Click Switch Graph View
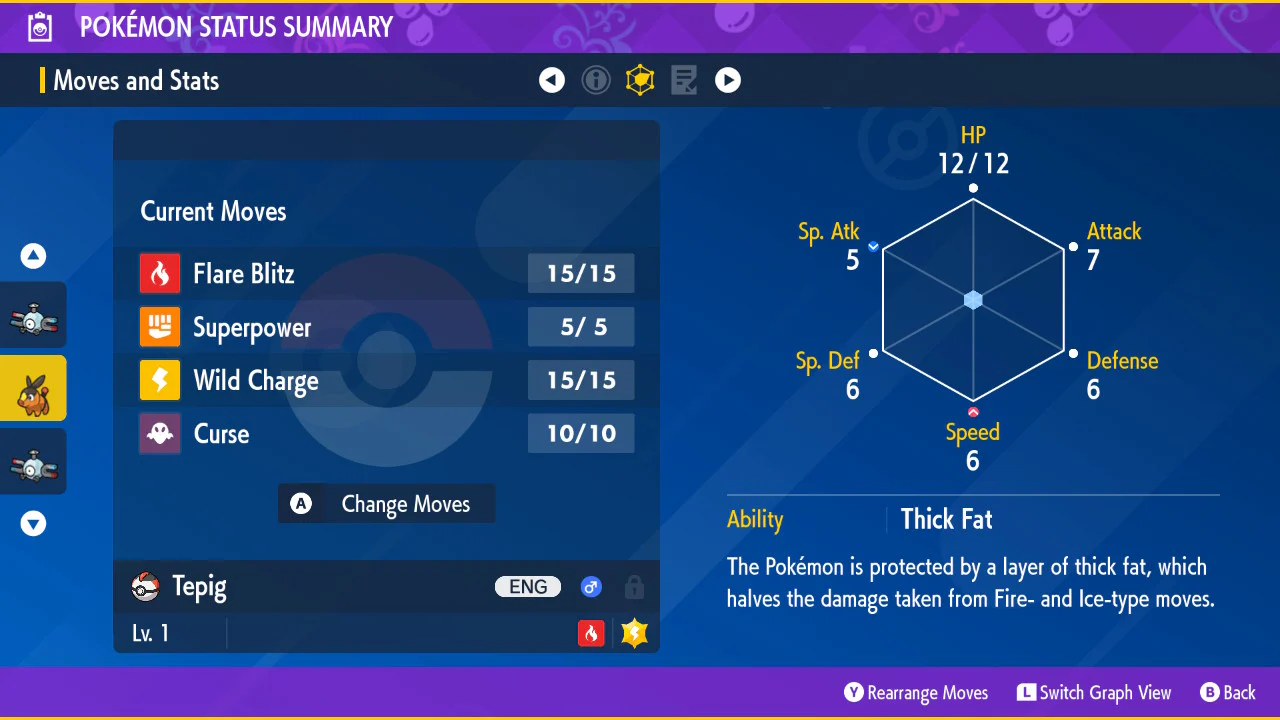 click(x=1094, y=693)
